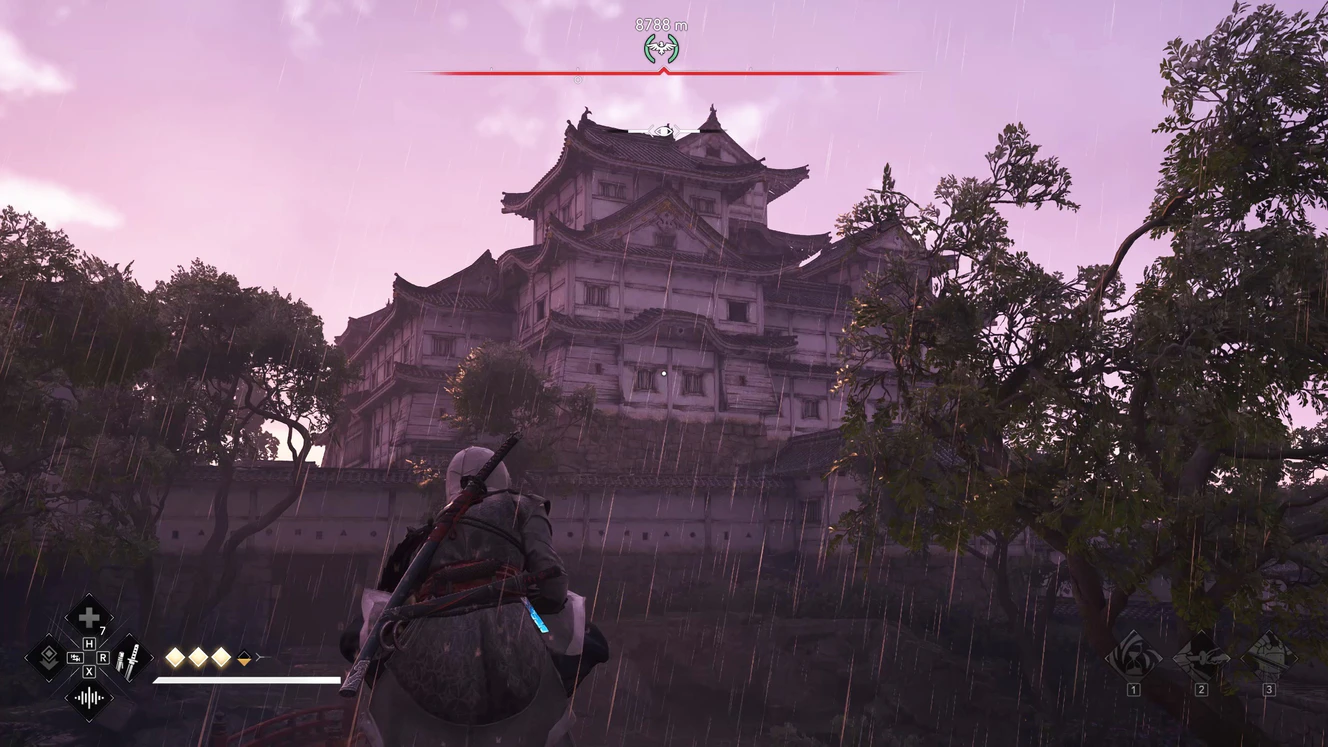Screen dimensions: 1328x747
Task: Select the healing ration cross icon
Action: [x=89, y=618]
